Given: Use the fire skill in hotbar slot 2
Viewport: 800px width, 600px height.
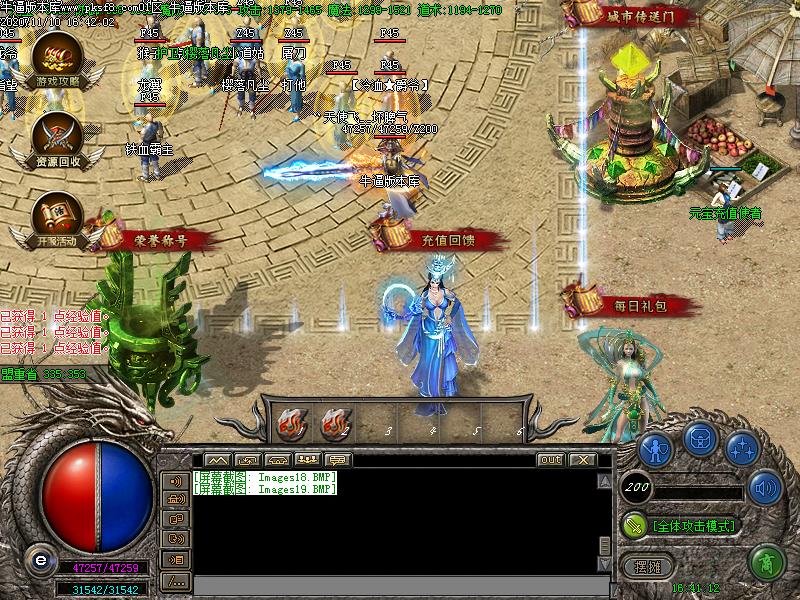Looking at the screenshot, I should [335, 425].
